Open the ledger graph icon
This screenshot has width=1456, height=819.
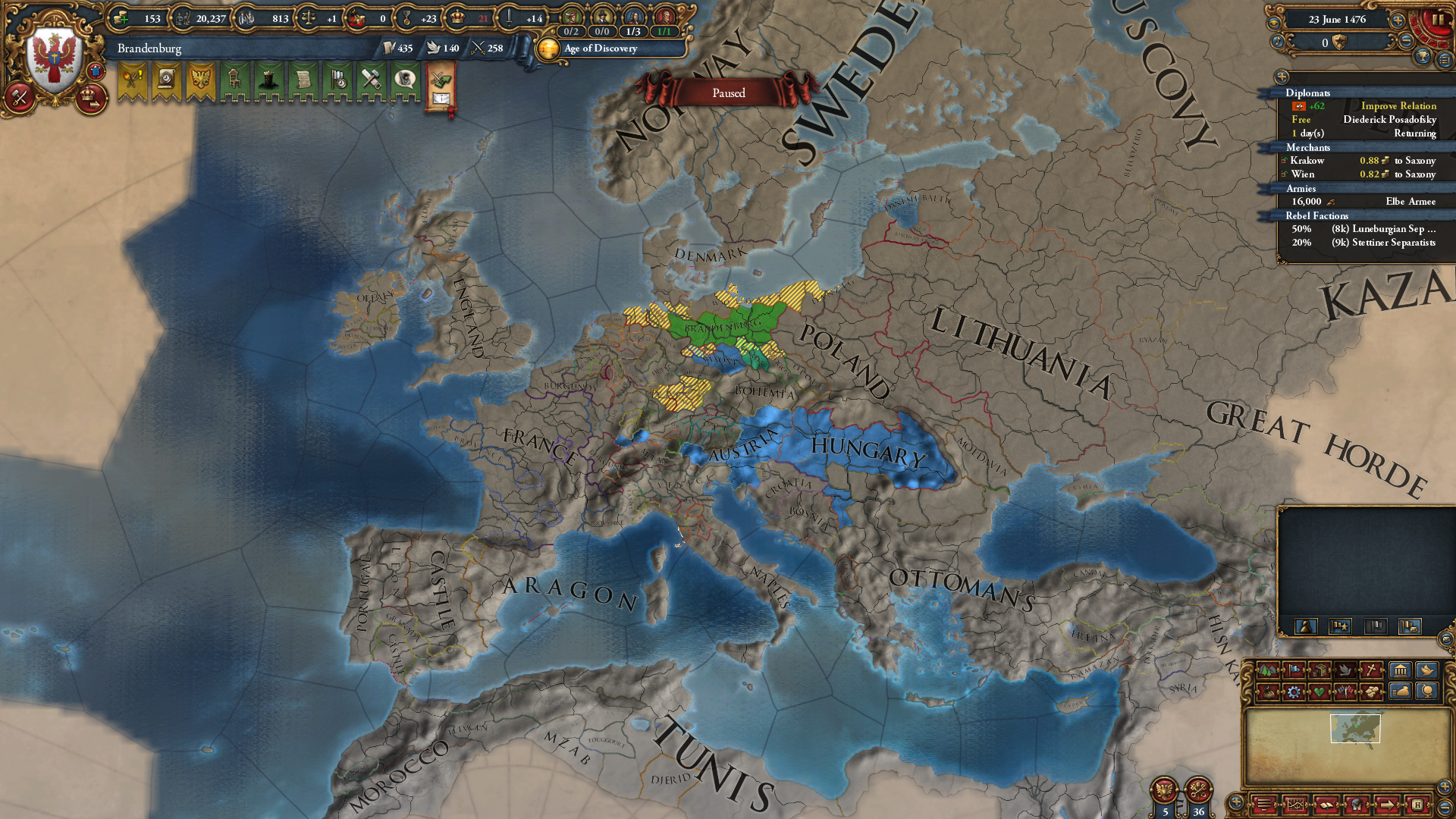pyautogui.click(x=1296, y=805)
